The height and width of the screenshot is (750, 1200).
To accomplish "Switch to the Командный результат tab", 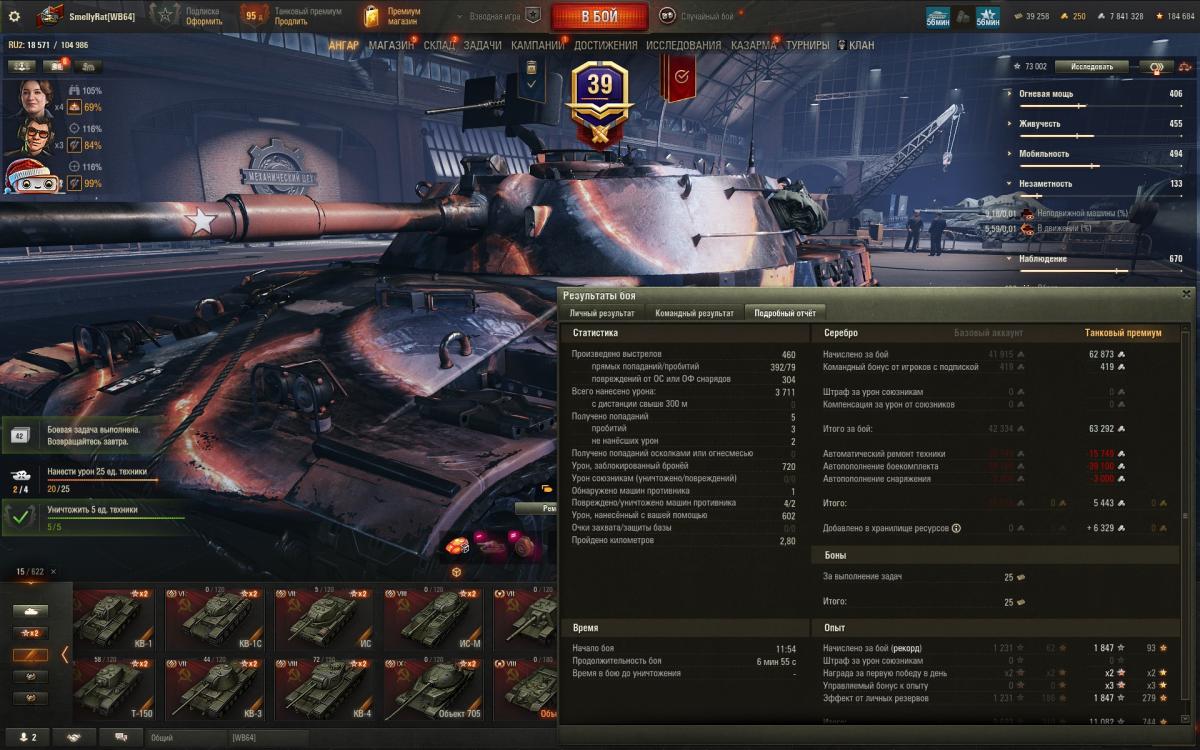I will (x=694, y=313).
